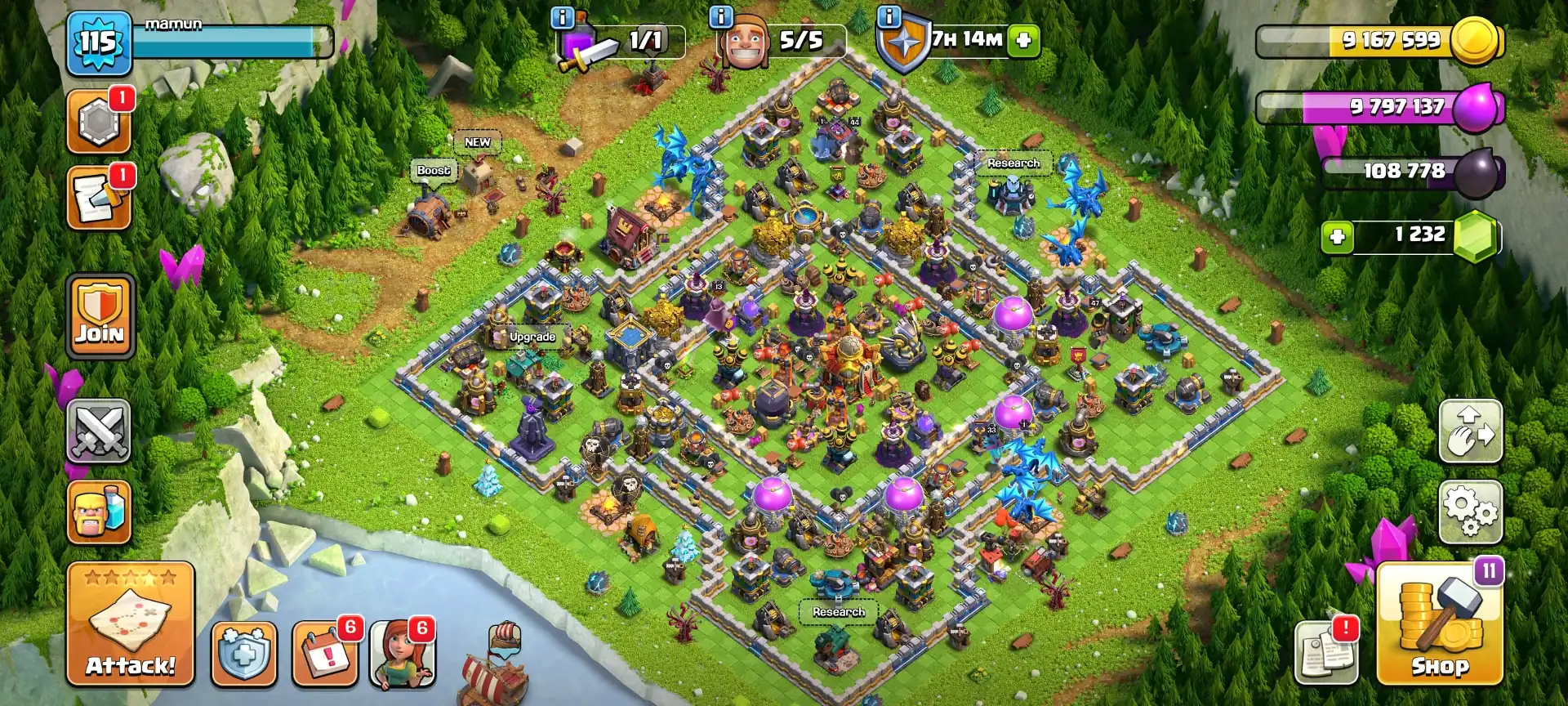1568x706 pixels.
Task: Click the NEW label near the Boost hut
Action: click(477, 141)
